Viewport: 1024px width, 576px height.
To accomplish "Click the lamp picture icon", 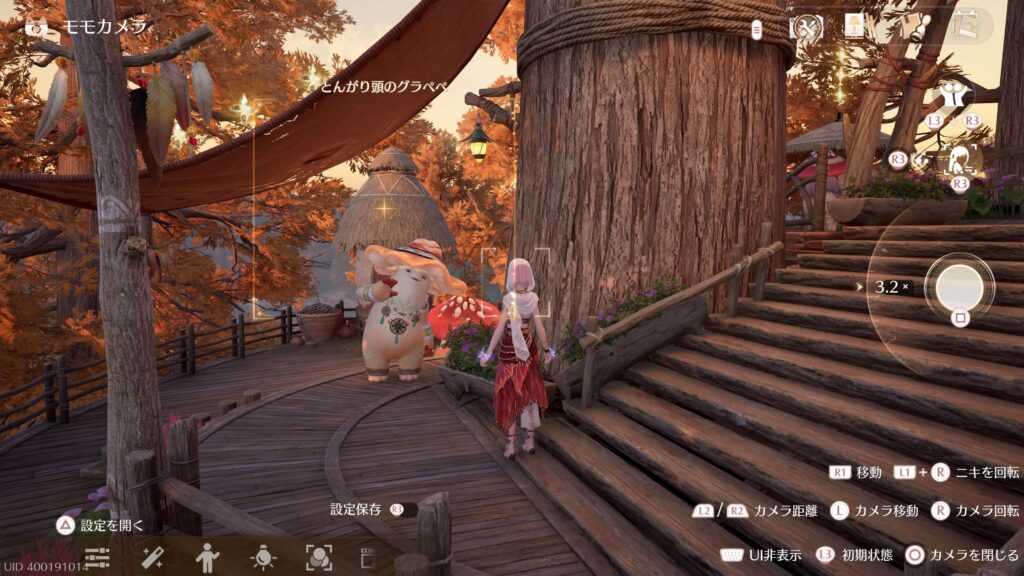I will pos(854,26).
